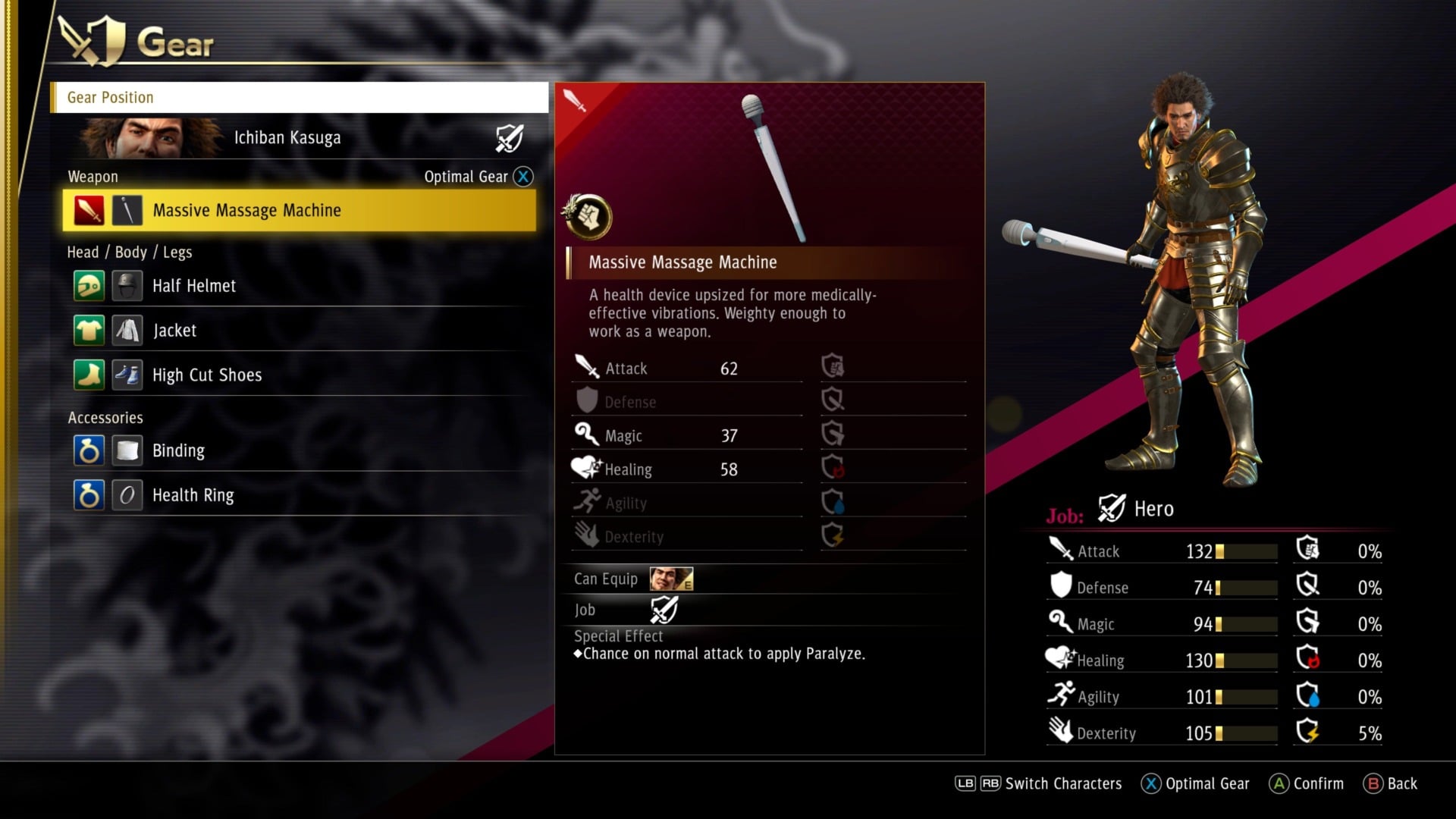Click the green shirt icon beside Jacket

[x=89, y=330]
